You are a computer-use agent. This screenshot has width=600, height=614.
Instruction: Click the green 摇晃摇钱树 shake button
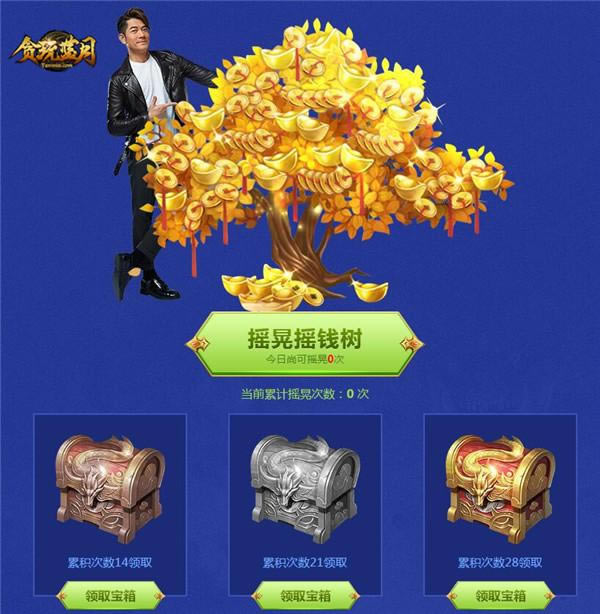click(x=303, y=344)
